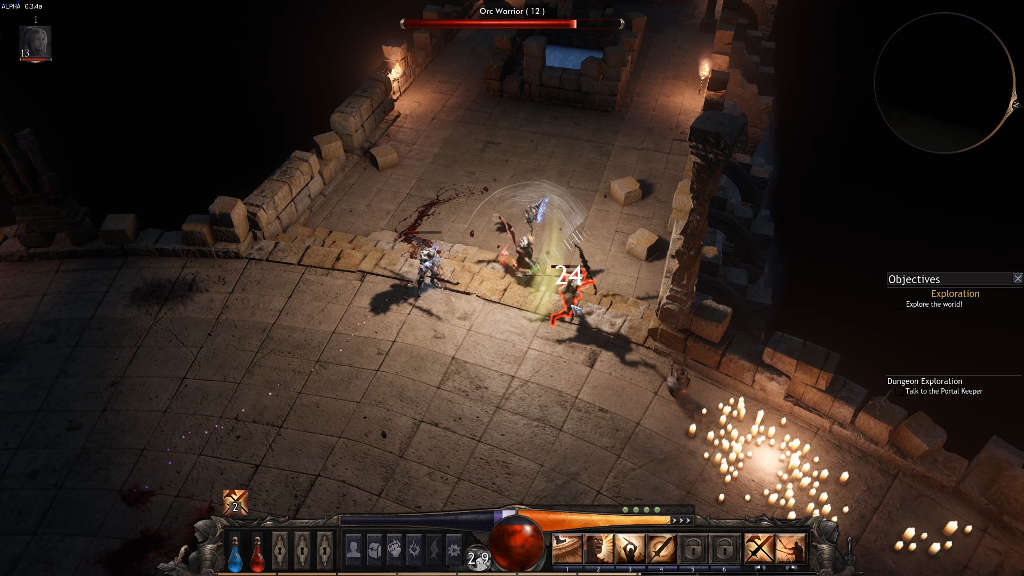This screenshot has height=576, width=1024.
Task: Select the character portrait showing level 13
Action: (x=35, y=42)
